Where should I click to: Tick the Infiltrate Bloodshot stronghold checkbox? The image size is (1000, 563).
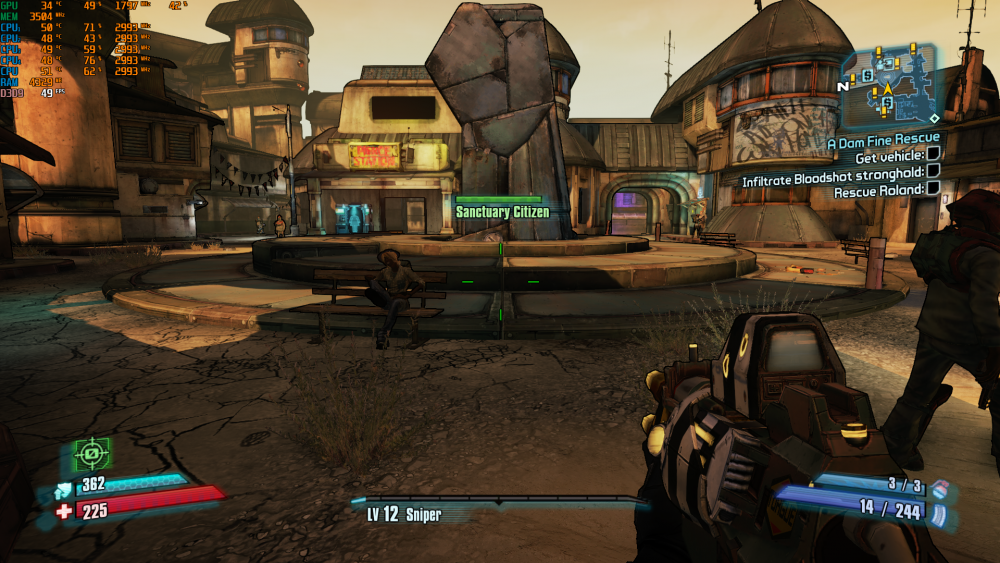click(x=933, y=171)
